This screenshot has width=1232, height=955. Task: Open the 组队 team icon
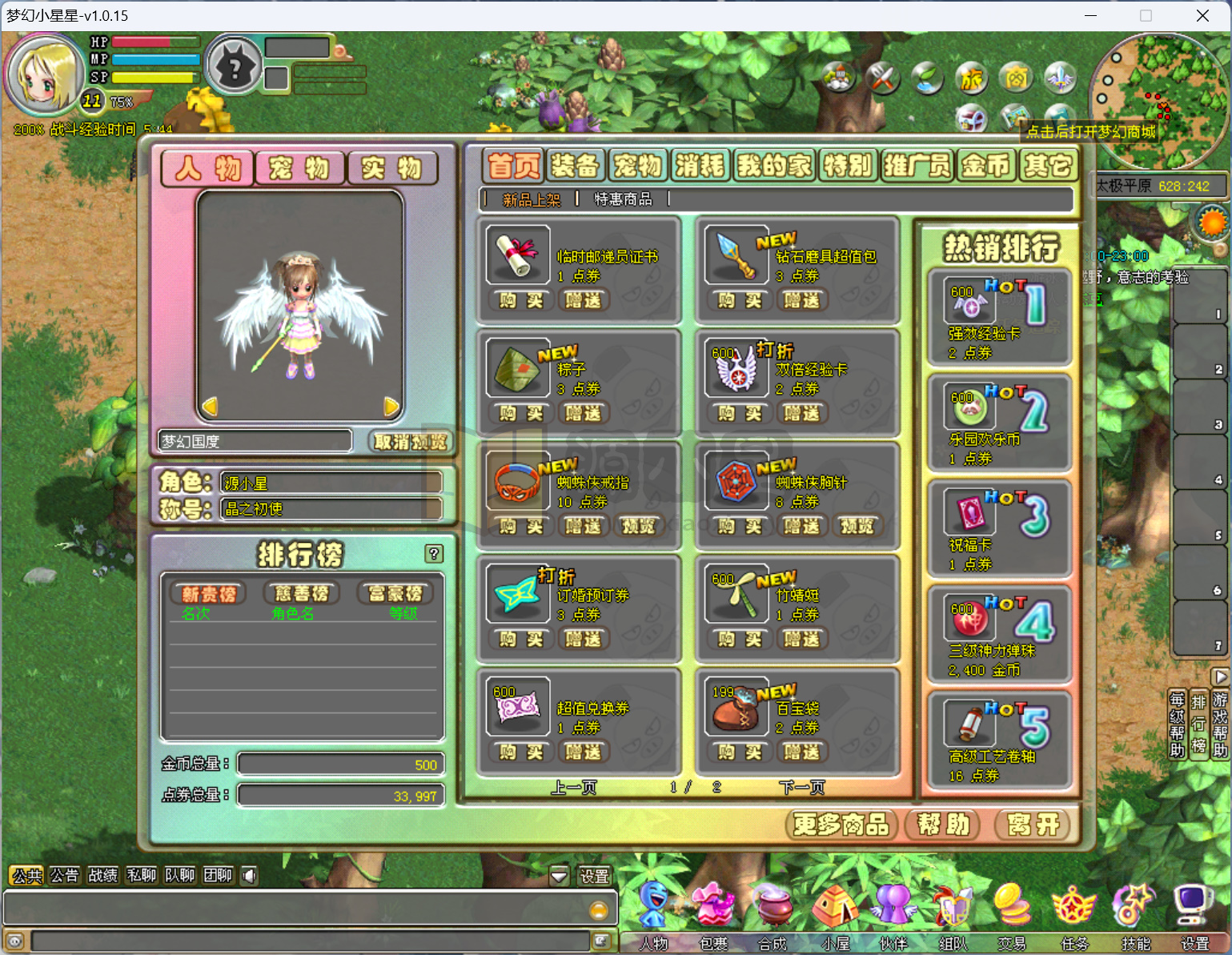(953, 907)
